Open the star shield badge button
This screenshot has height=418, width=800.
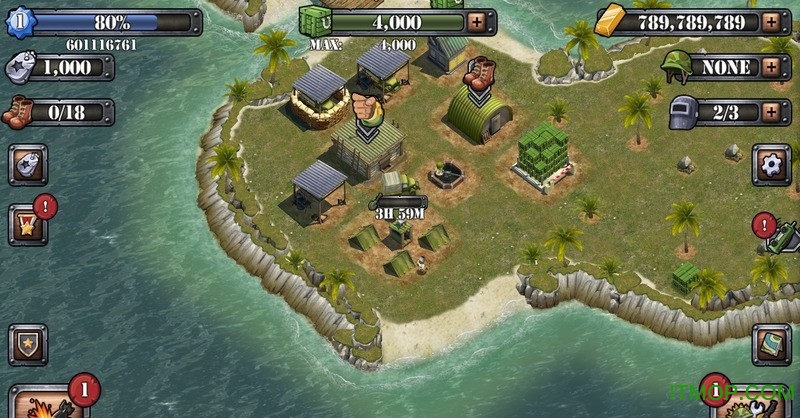tap(27, 344)
